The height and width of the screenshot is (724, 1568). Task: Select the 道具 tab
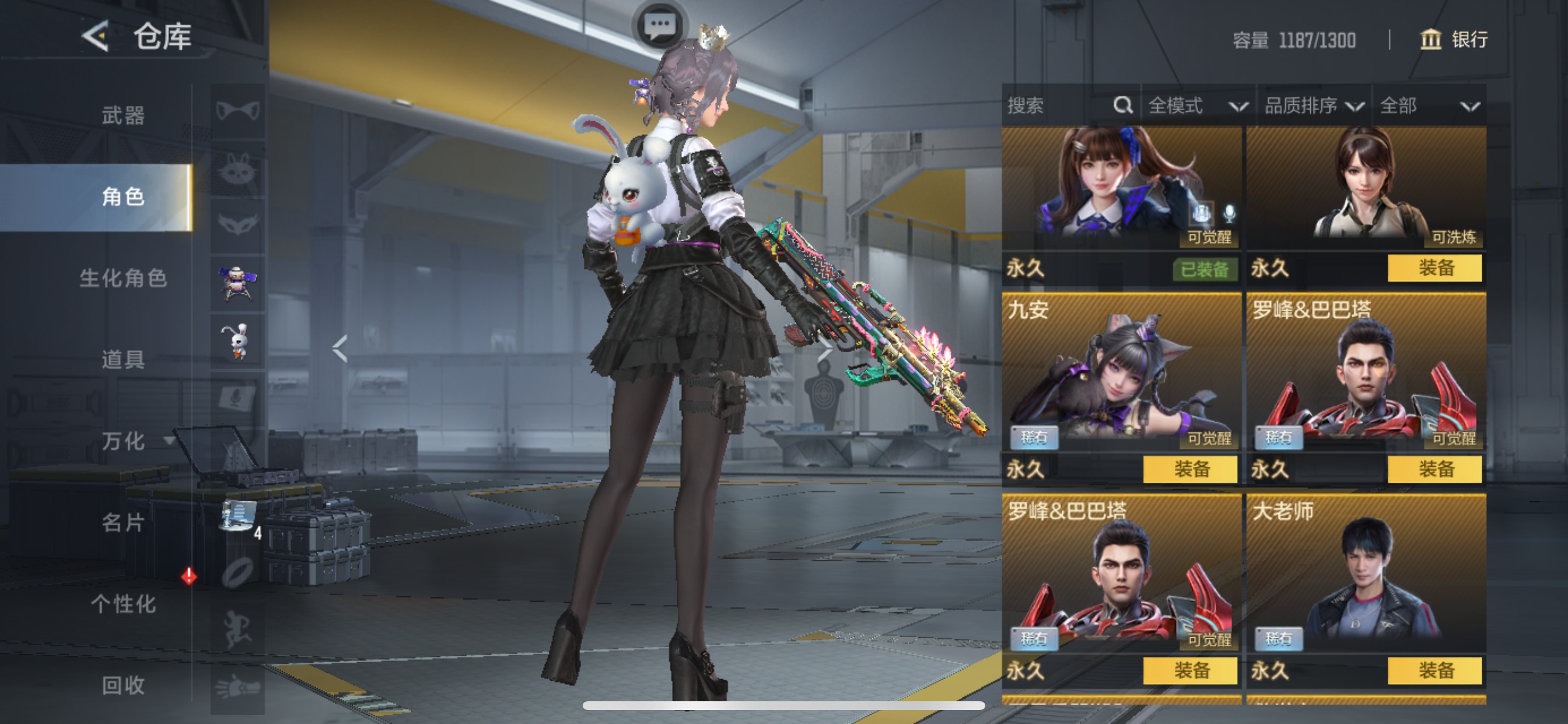click(123, 360)
